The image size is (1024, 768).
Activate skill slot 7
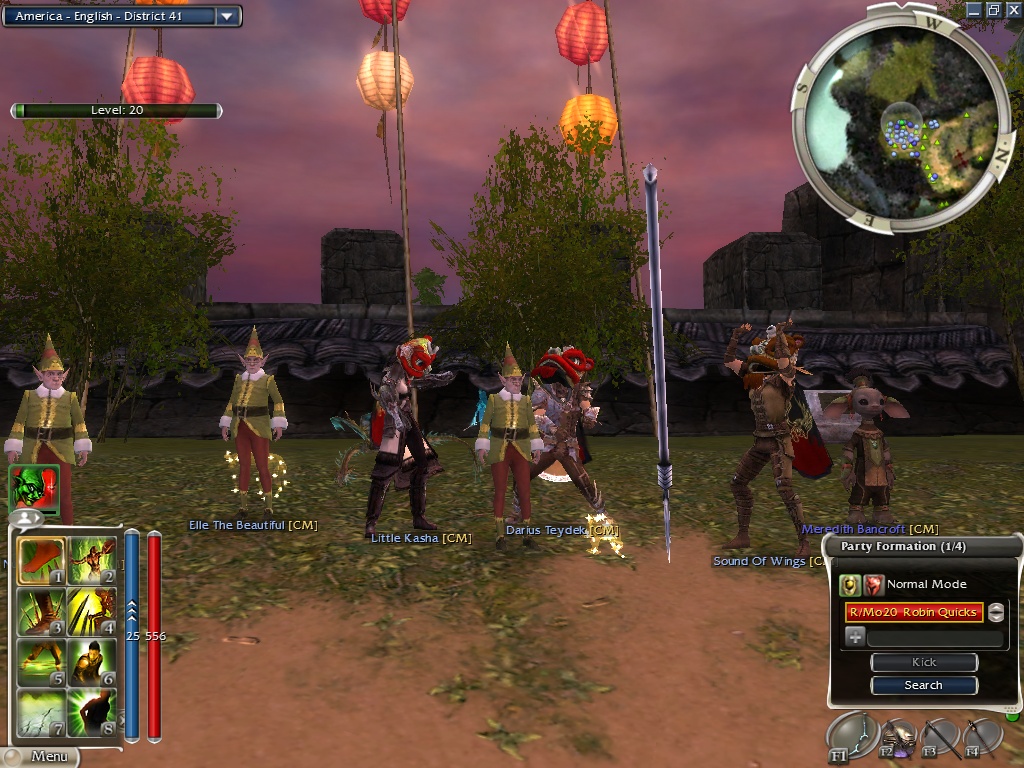(41, 713)
